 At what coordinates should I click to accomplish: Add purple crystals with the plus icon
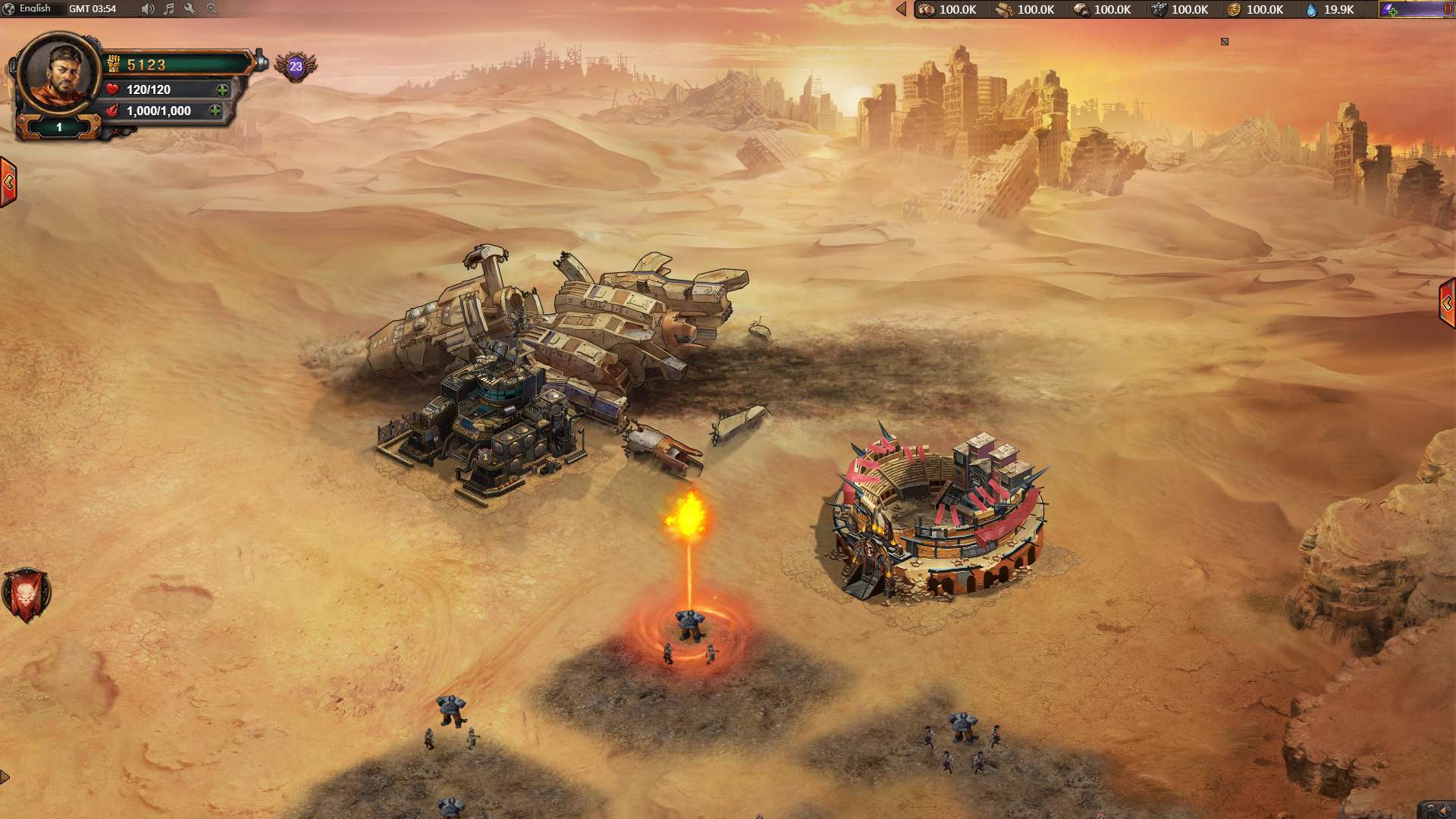click(x=1391, y=11)
